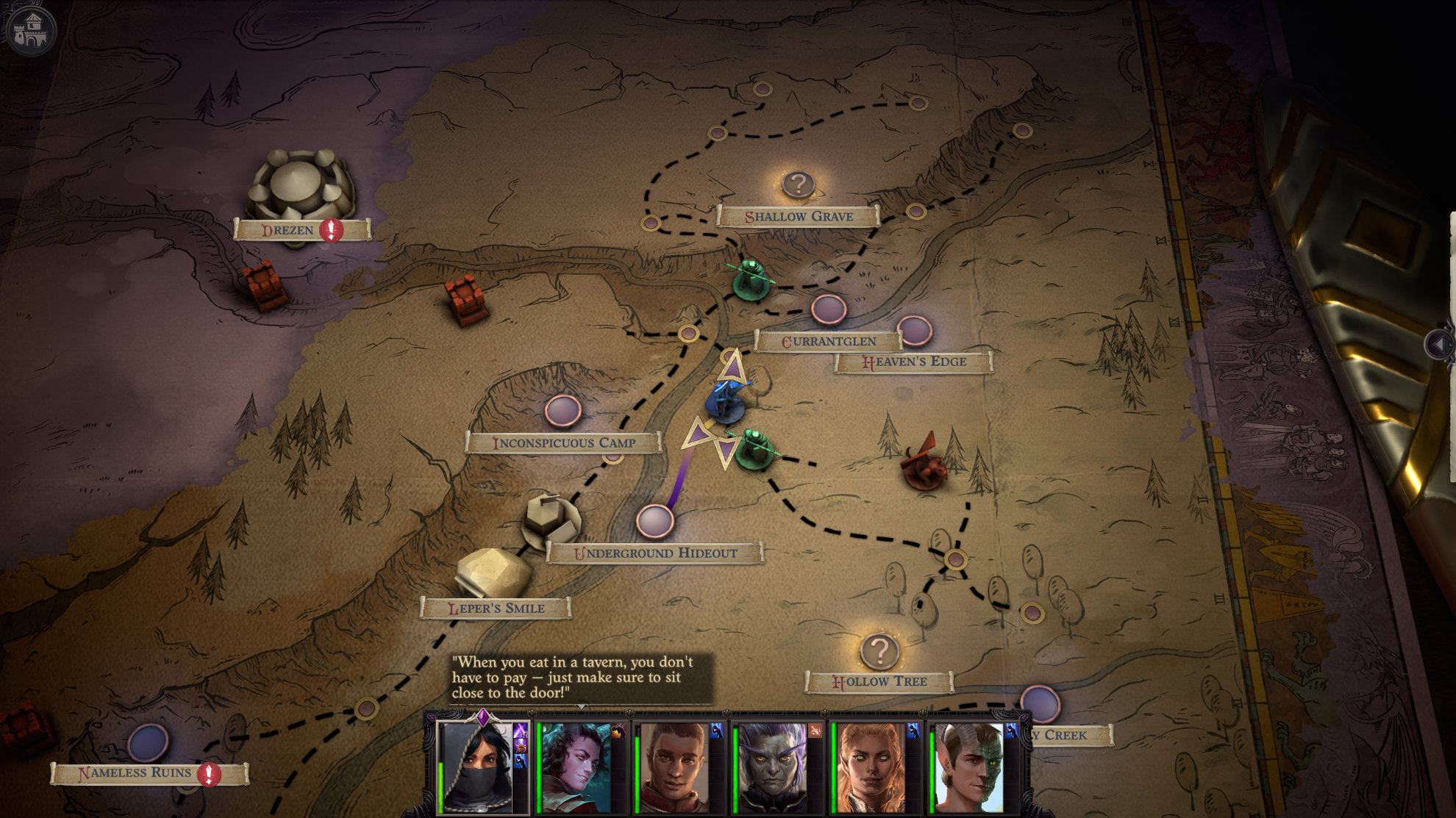1456x818 pixels.
Task: Click the question mark marker above Hollow Tree
Action: point(879,650)
